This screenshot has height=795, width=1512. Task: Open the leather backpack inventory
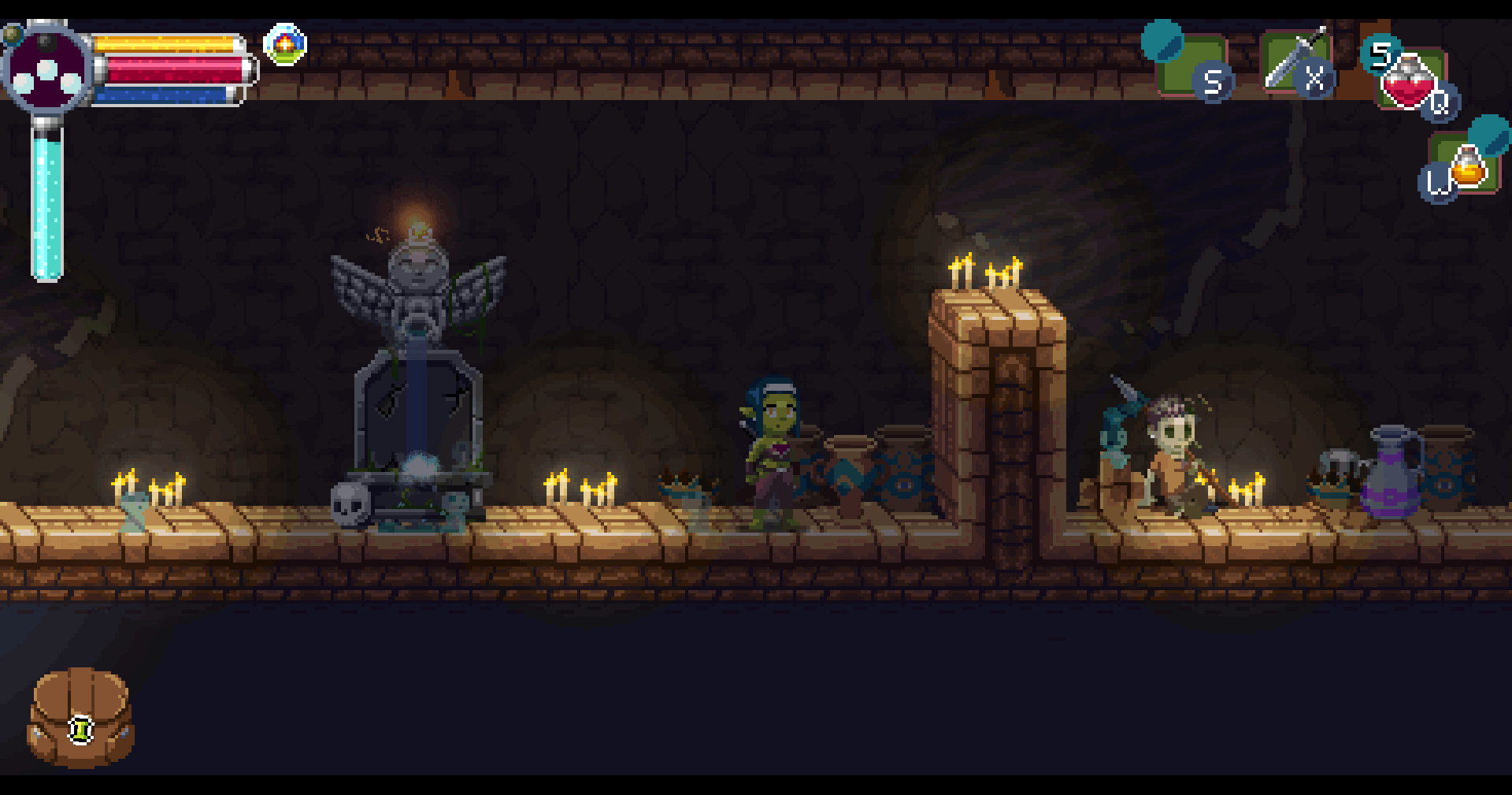point(80,717)
